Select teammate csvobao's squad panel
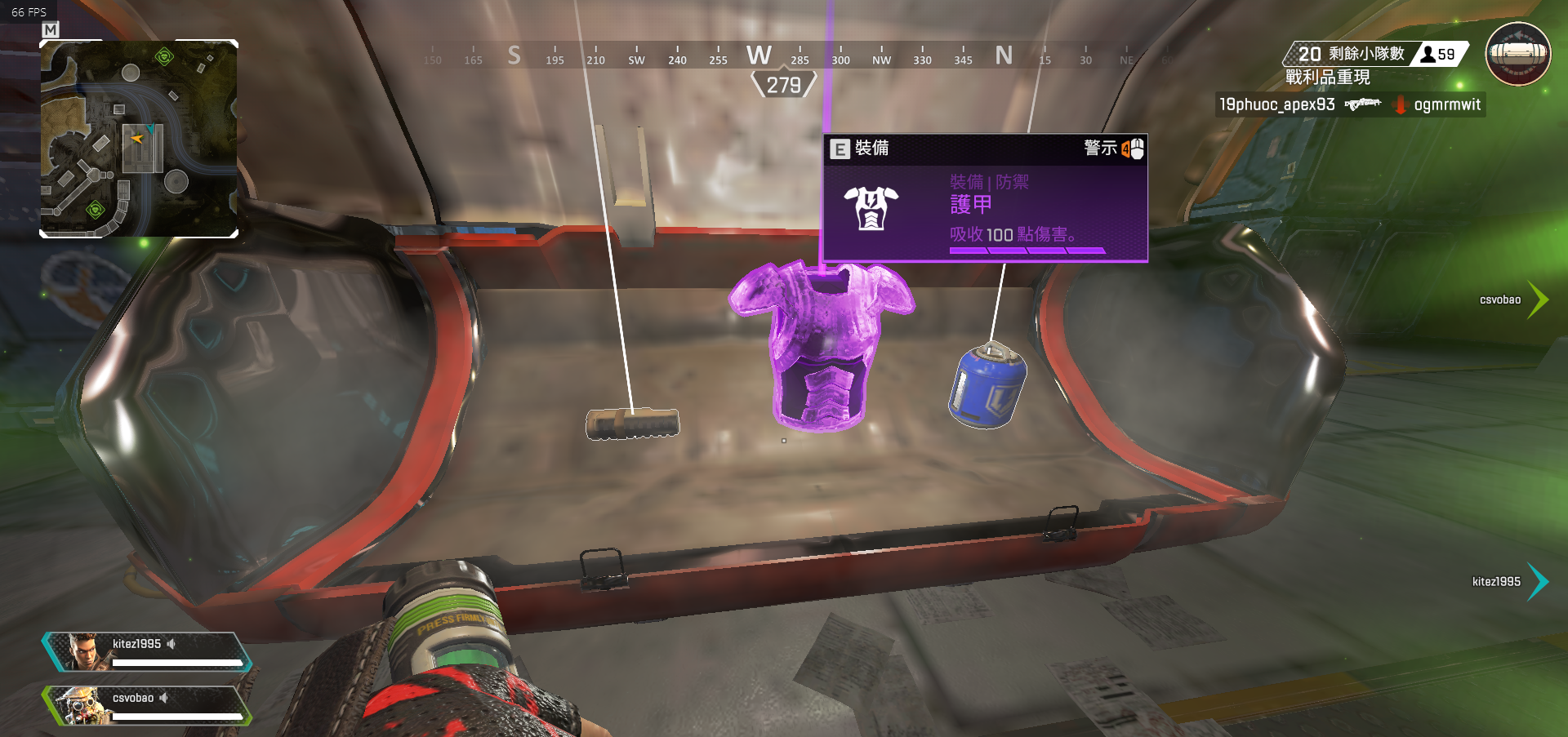This screenshot has width=1568, height=737. (x=147, y=706)
